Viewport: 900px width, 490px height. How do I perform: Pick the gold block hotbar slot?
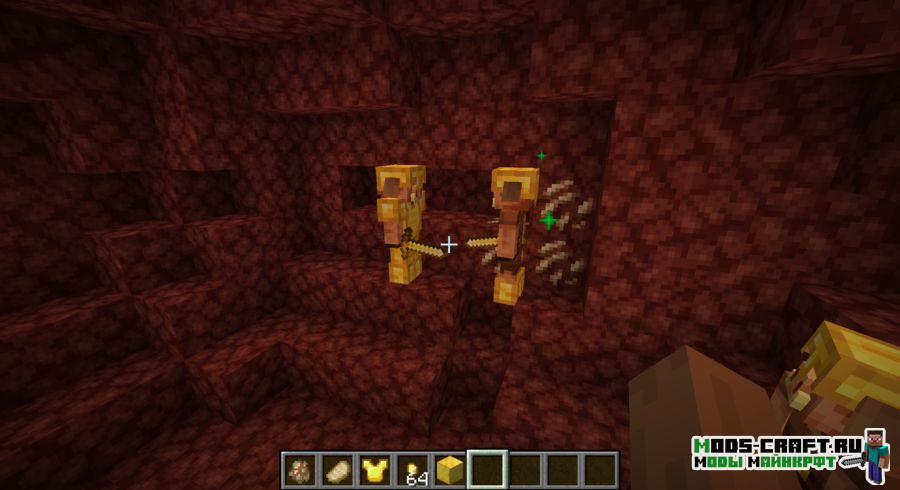(449, 469)
